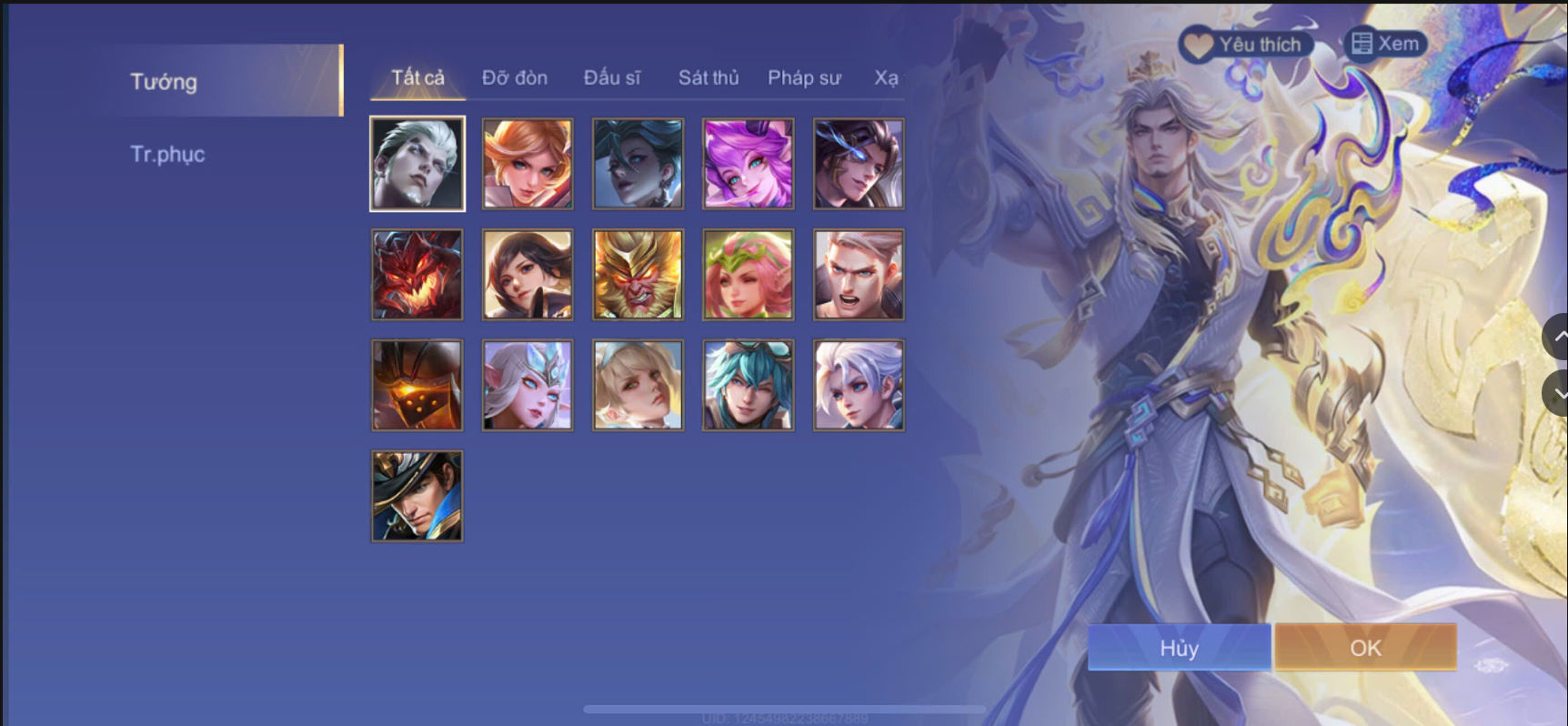The image size is (1568, 726).
Task: Select Violet, the cowboy-hat hero in bottom row
Action: tap(417, 494)
